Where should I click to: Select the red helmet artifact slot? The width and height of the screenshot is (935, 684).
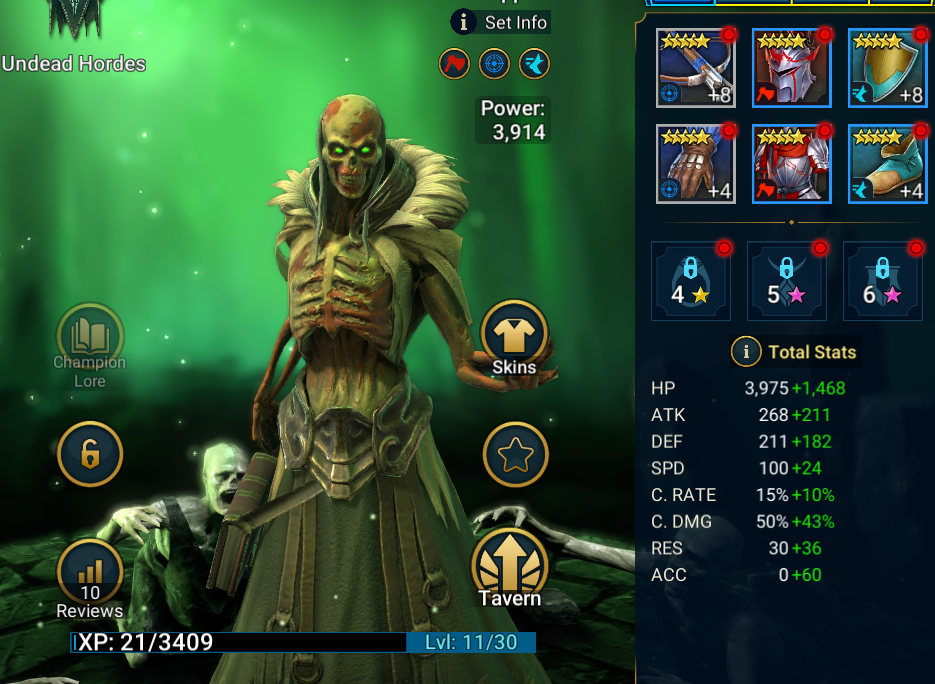point(792,68)
